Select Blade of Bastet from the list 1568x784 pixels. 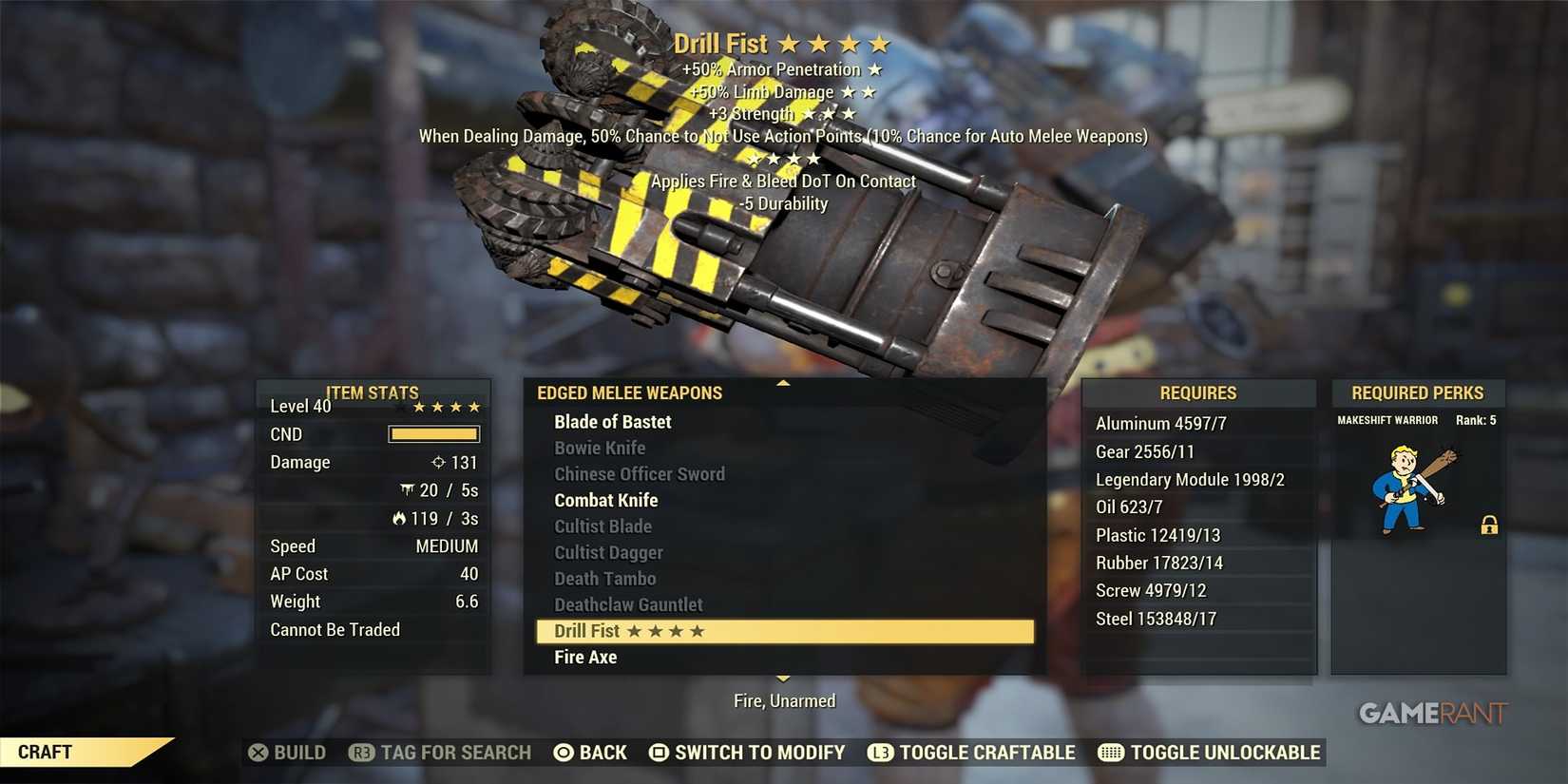[x=612, y=421]
